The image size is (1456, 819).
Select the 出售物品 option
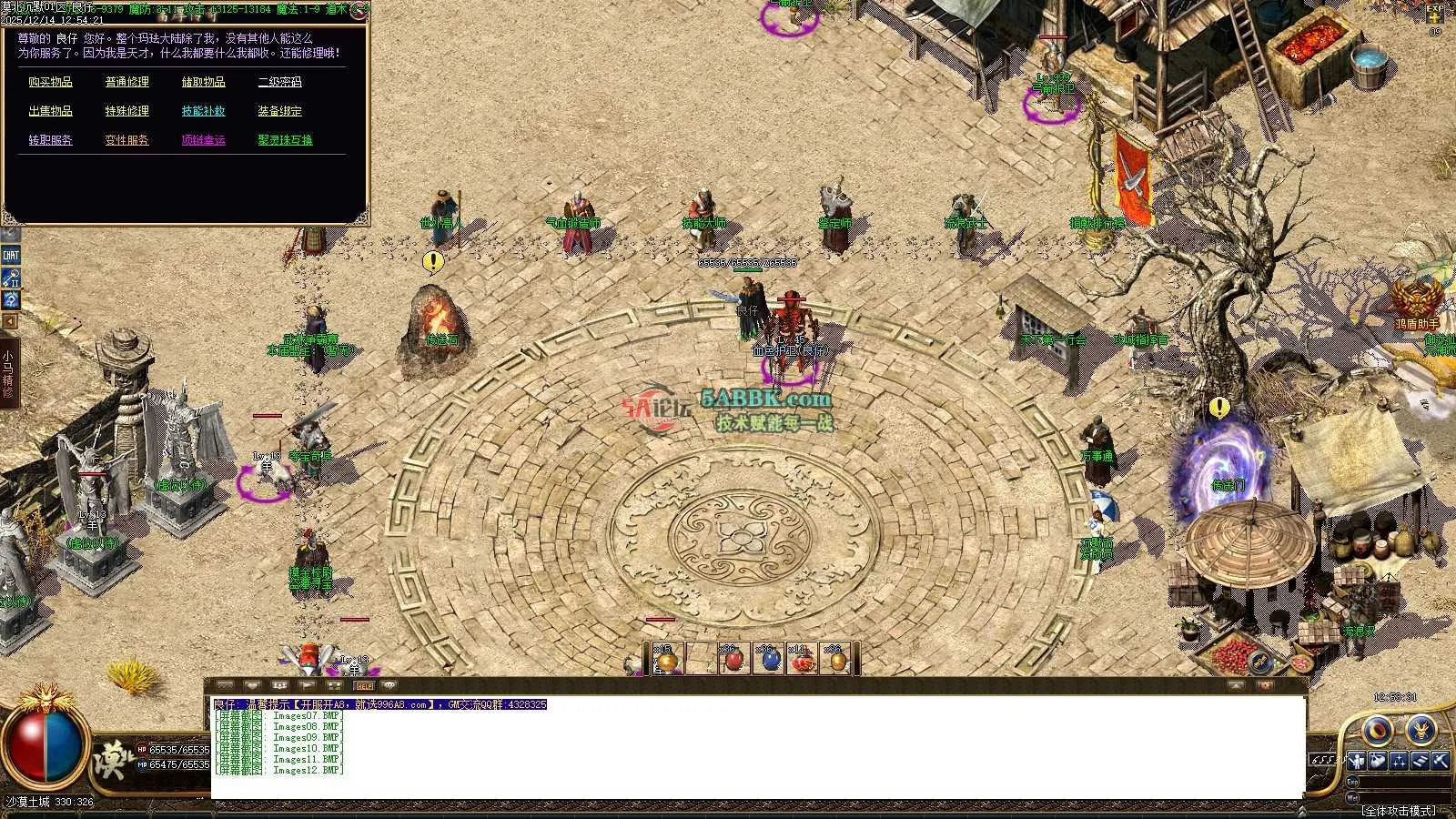coord(50,111)
